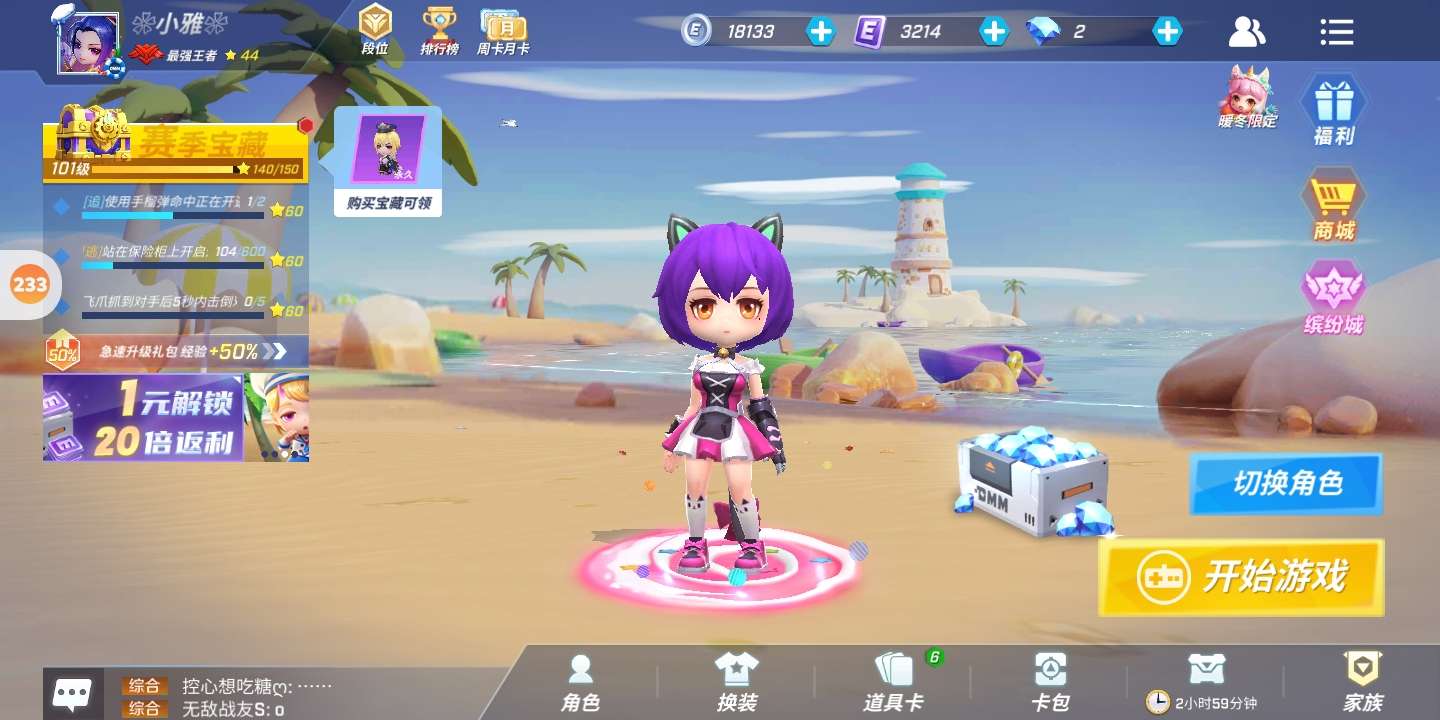Open the friends list icon
The height and width of the screenshot is (720, 1440).
click(1246, 32)
